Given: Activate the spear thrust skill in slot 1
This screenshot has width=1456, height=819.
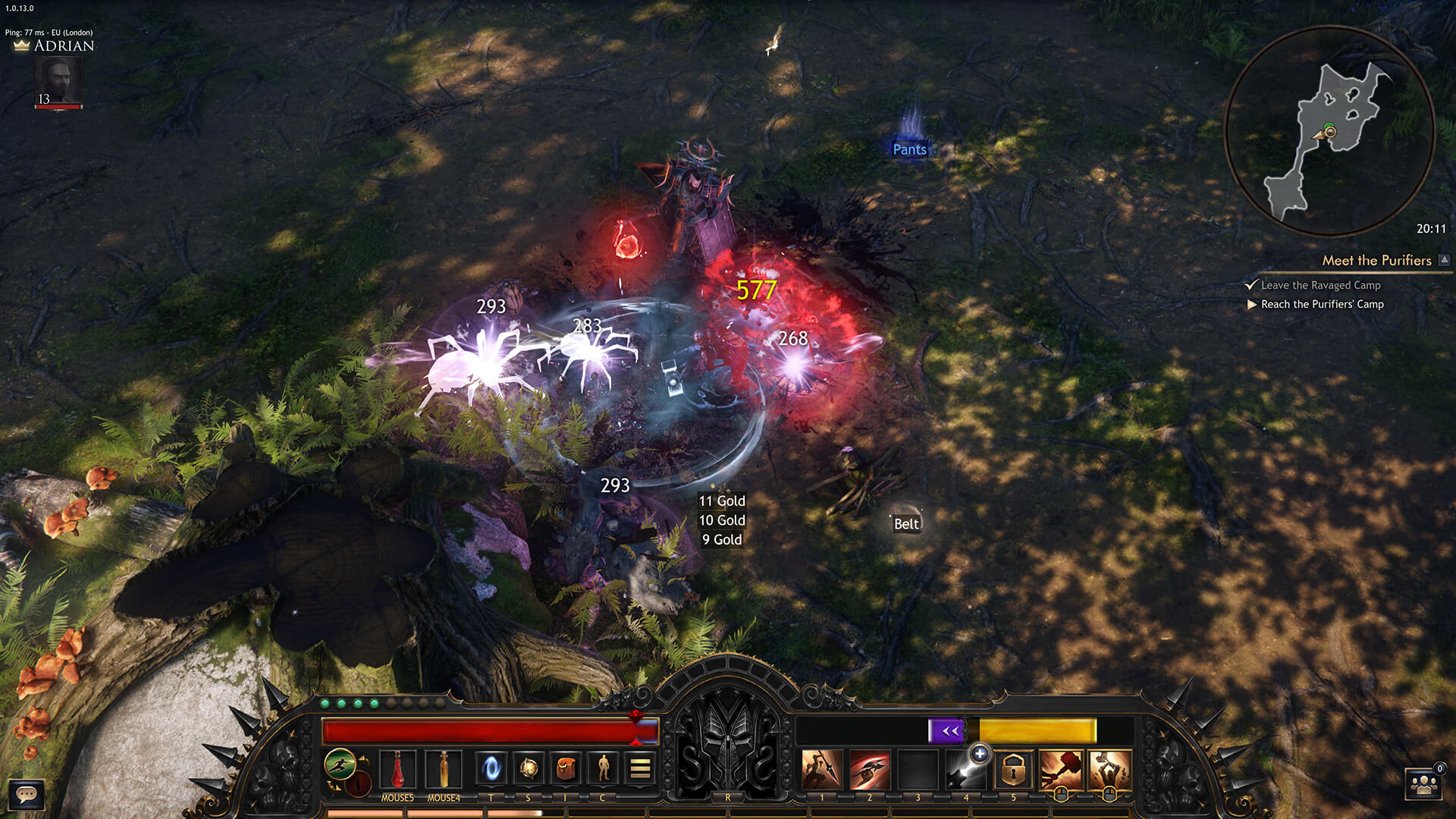Looking at the screenshot, I should (x=822, y=770).
